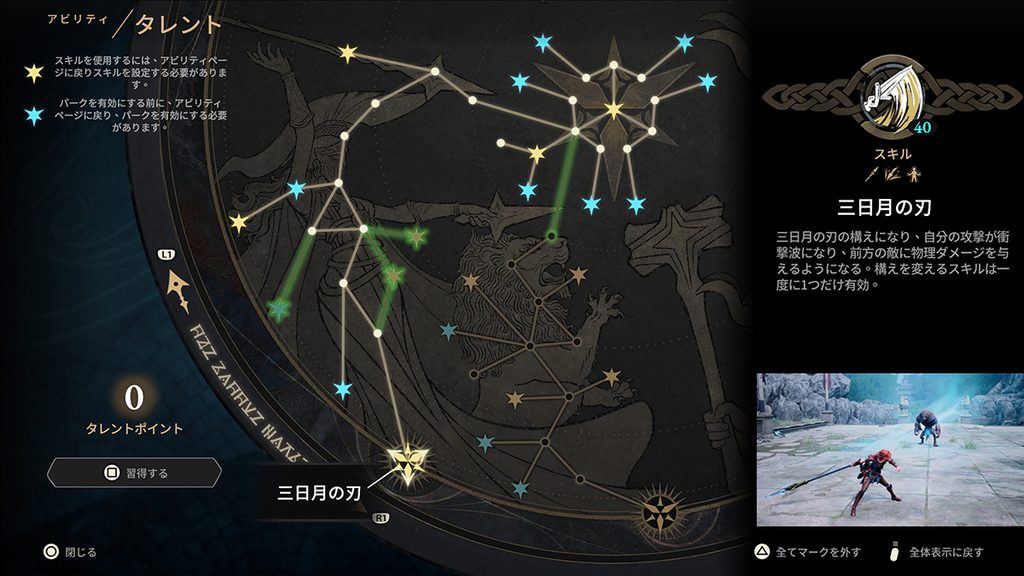
Task: Select the large gold star in the starburst cluster
Action: (x=613, y=109)
